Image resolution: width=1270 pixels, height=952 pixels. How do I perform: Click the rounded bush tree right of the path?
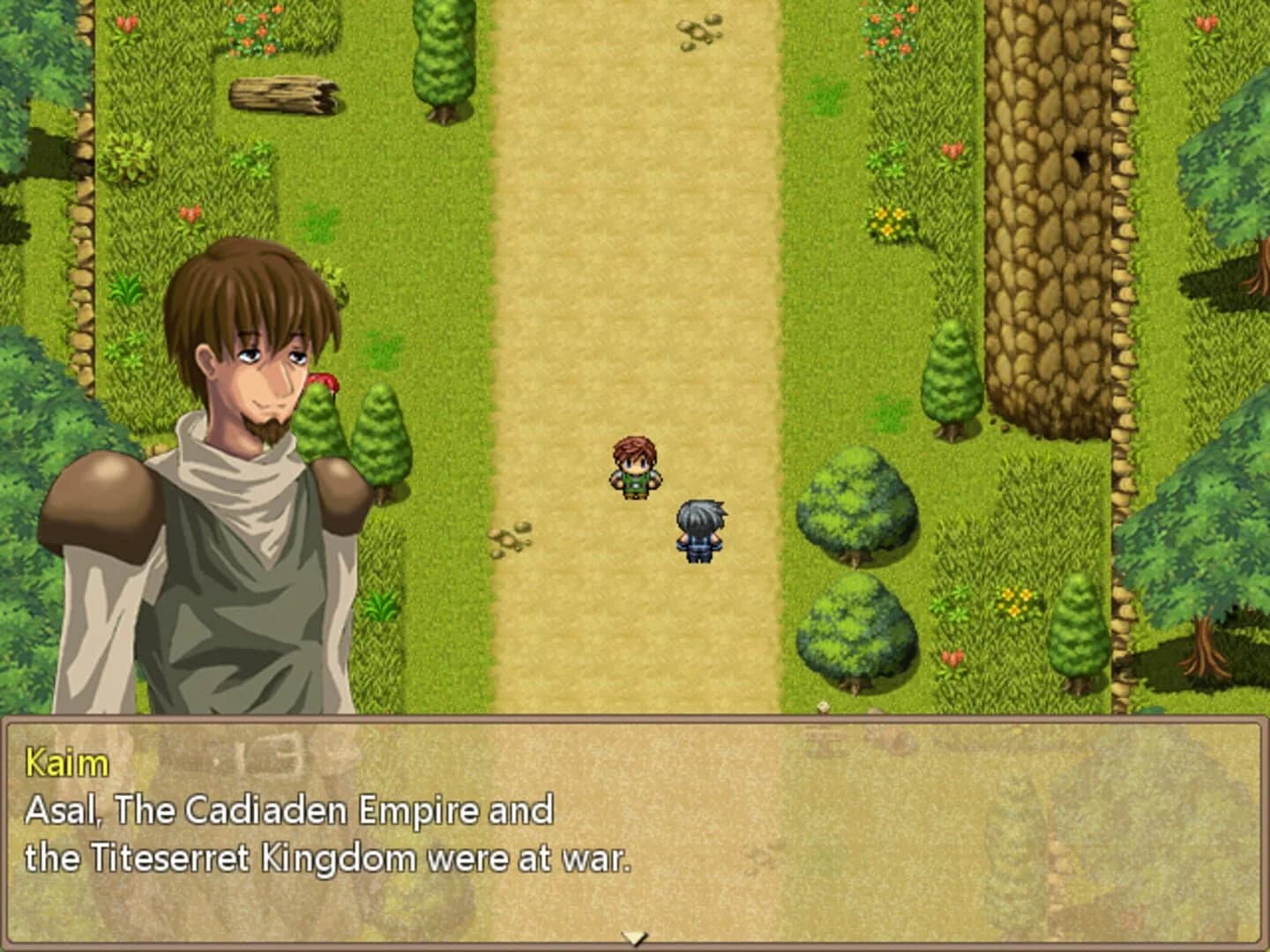[x=855, y=507]
